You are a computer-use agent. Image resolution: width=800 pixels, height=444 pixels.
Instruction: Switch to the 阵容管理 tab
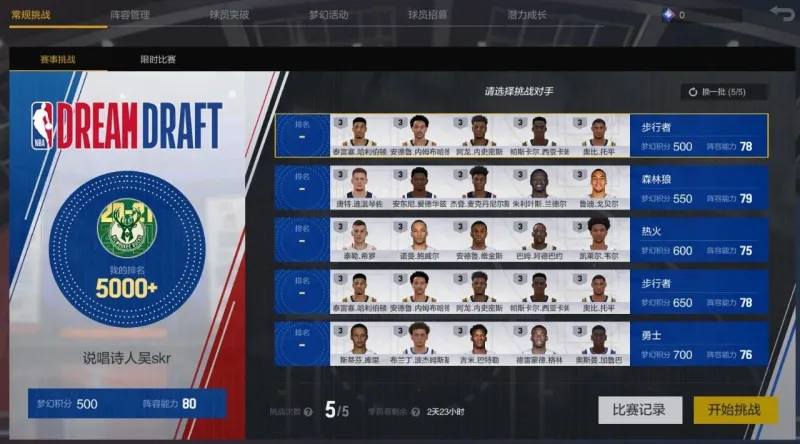(x=130, y=15)
